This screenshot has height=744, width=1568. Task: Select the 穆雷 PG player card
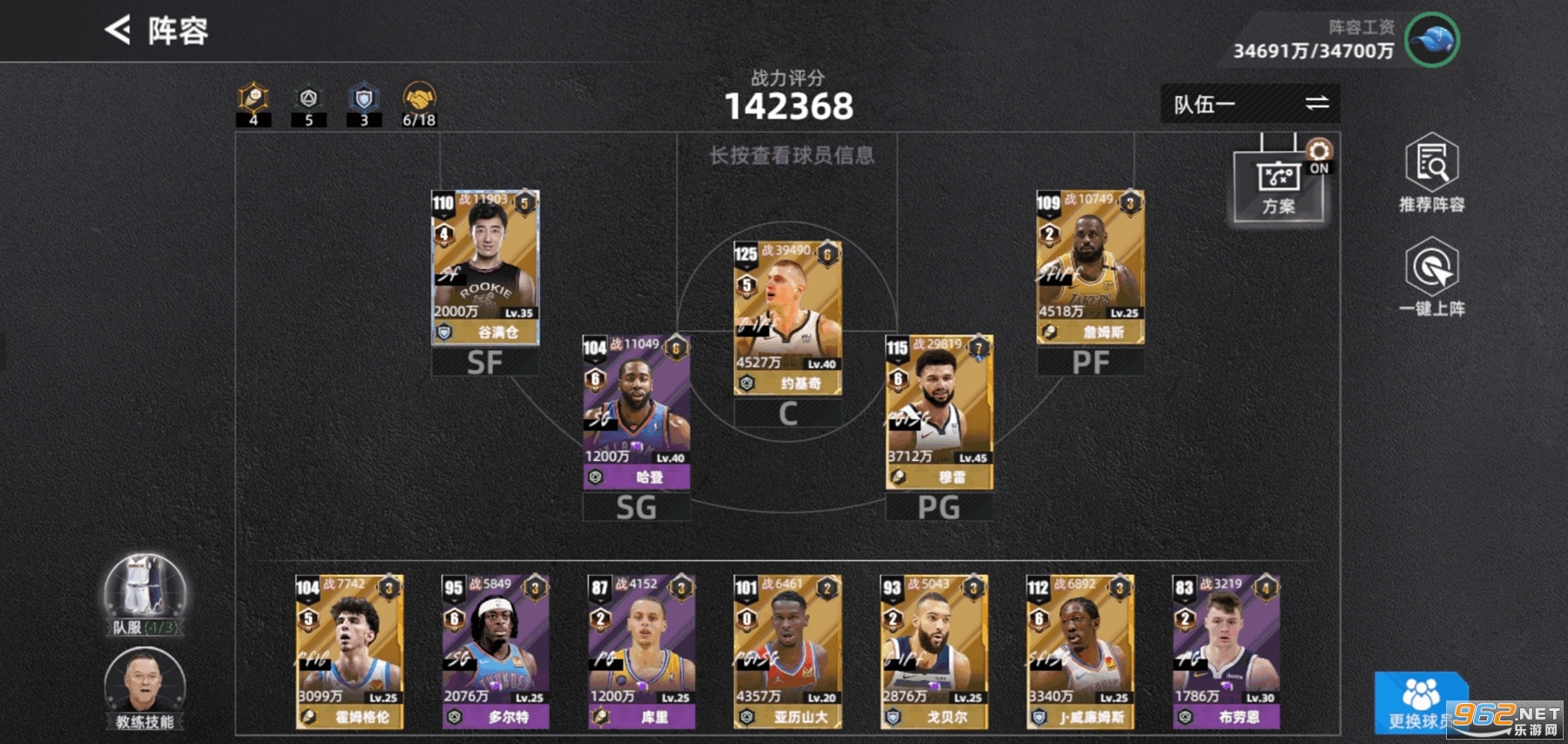pyautogui.click(x=939, y=411)
